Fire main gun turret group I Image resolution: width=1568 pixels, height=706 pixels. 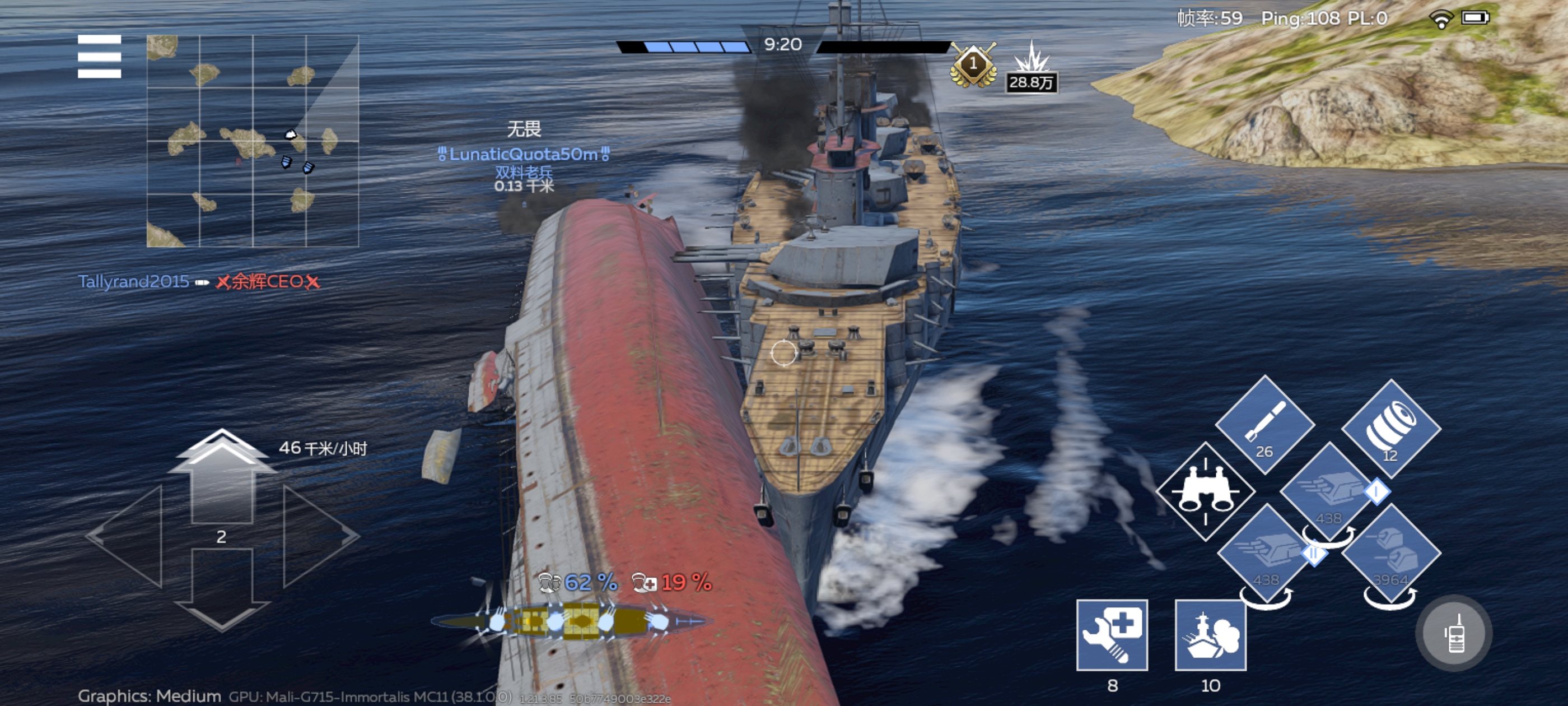point(1328,492)
